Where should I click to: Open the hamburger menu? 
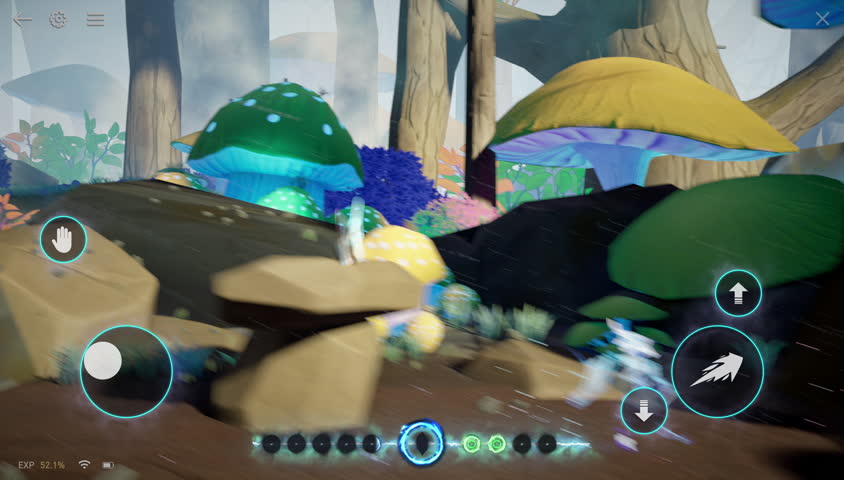click(x=95, y=19)
